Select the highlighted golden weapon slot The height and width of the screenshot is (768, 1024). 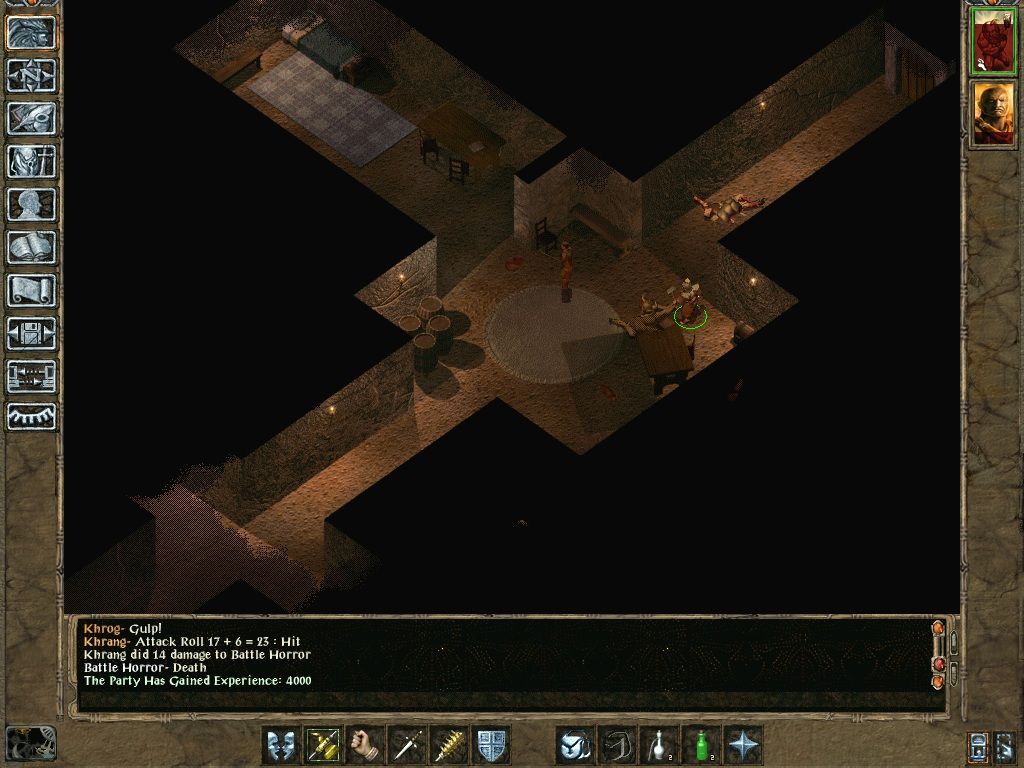323,745
